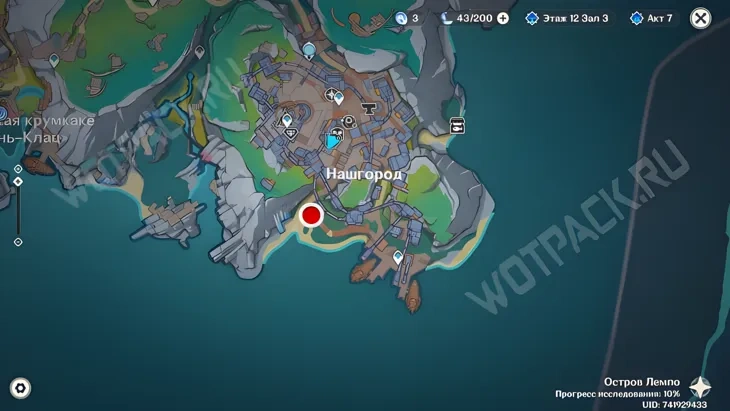
Task: Zoom out using the map zoom slider bottom button
Action: [18, 242]
